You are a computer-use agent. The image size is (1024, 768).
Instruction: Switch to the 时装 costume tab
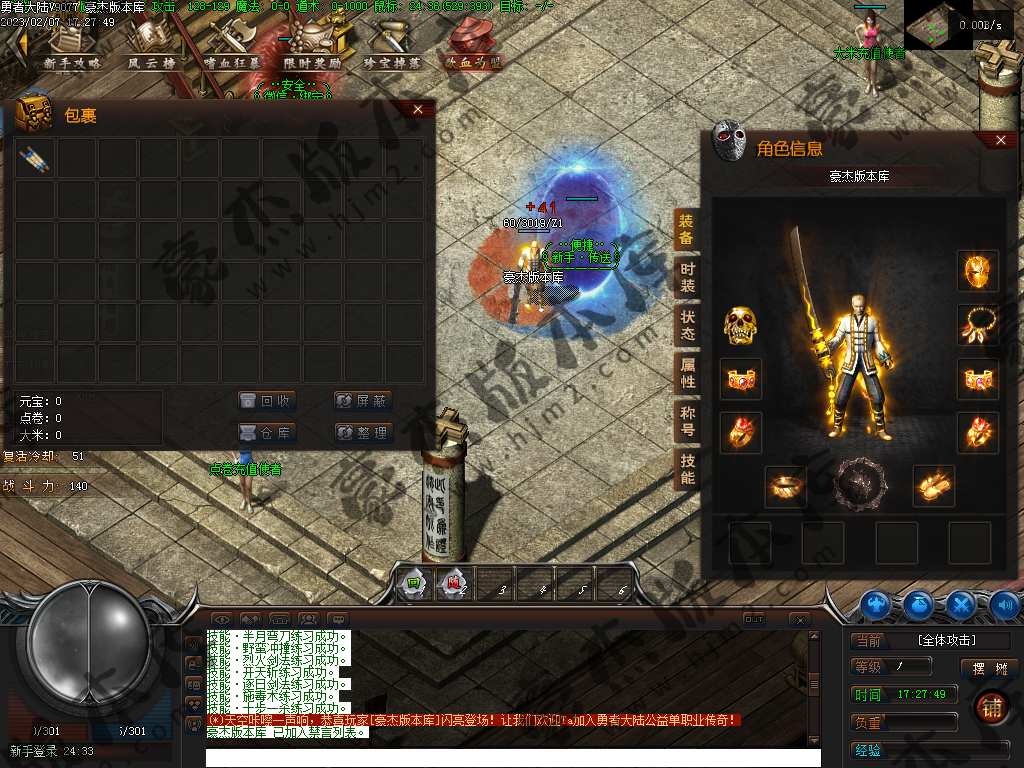point(688,277)
